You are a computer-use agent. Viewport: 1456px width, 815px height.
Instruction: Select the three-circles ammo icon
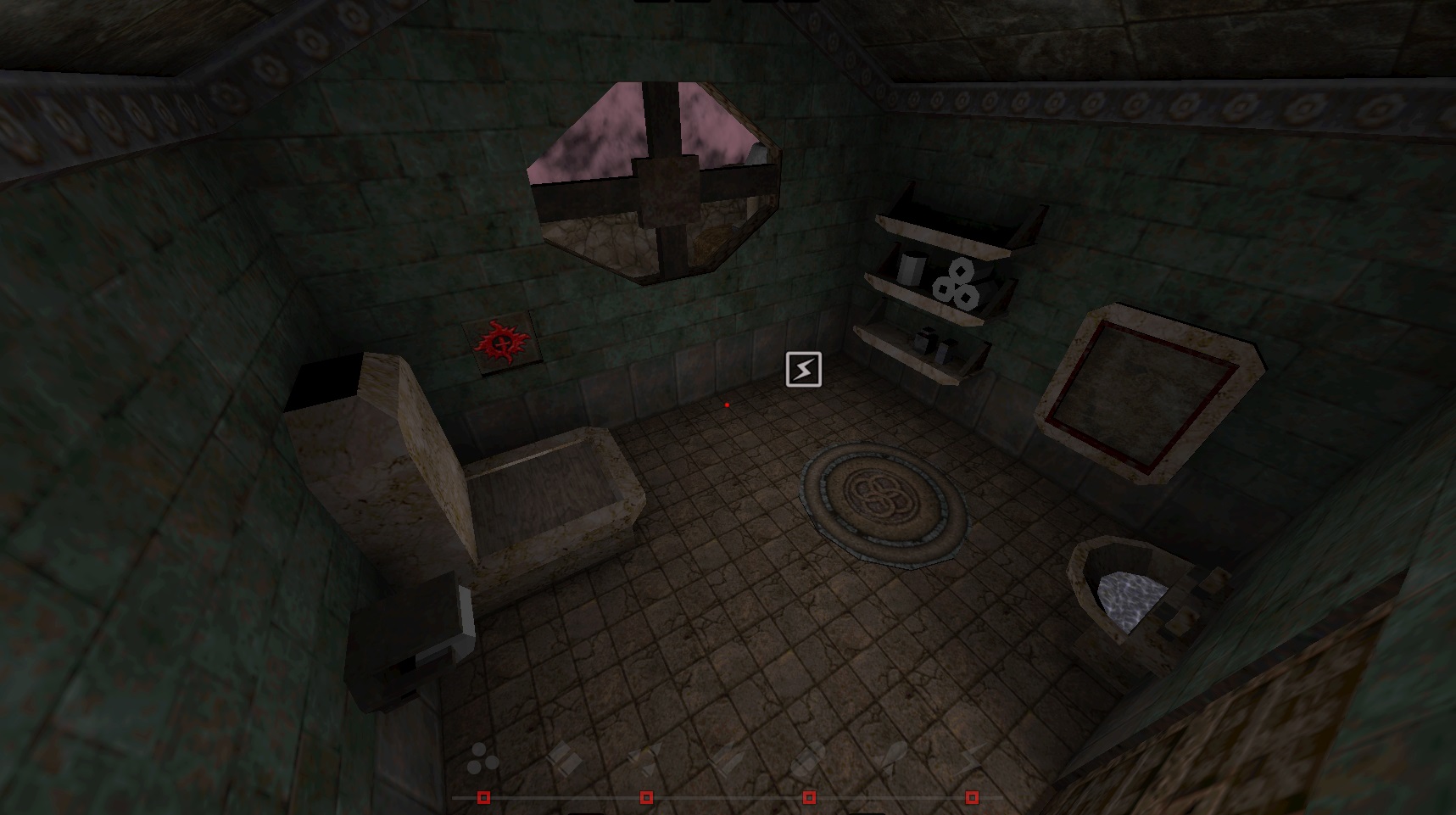[x=483, y=759]
